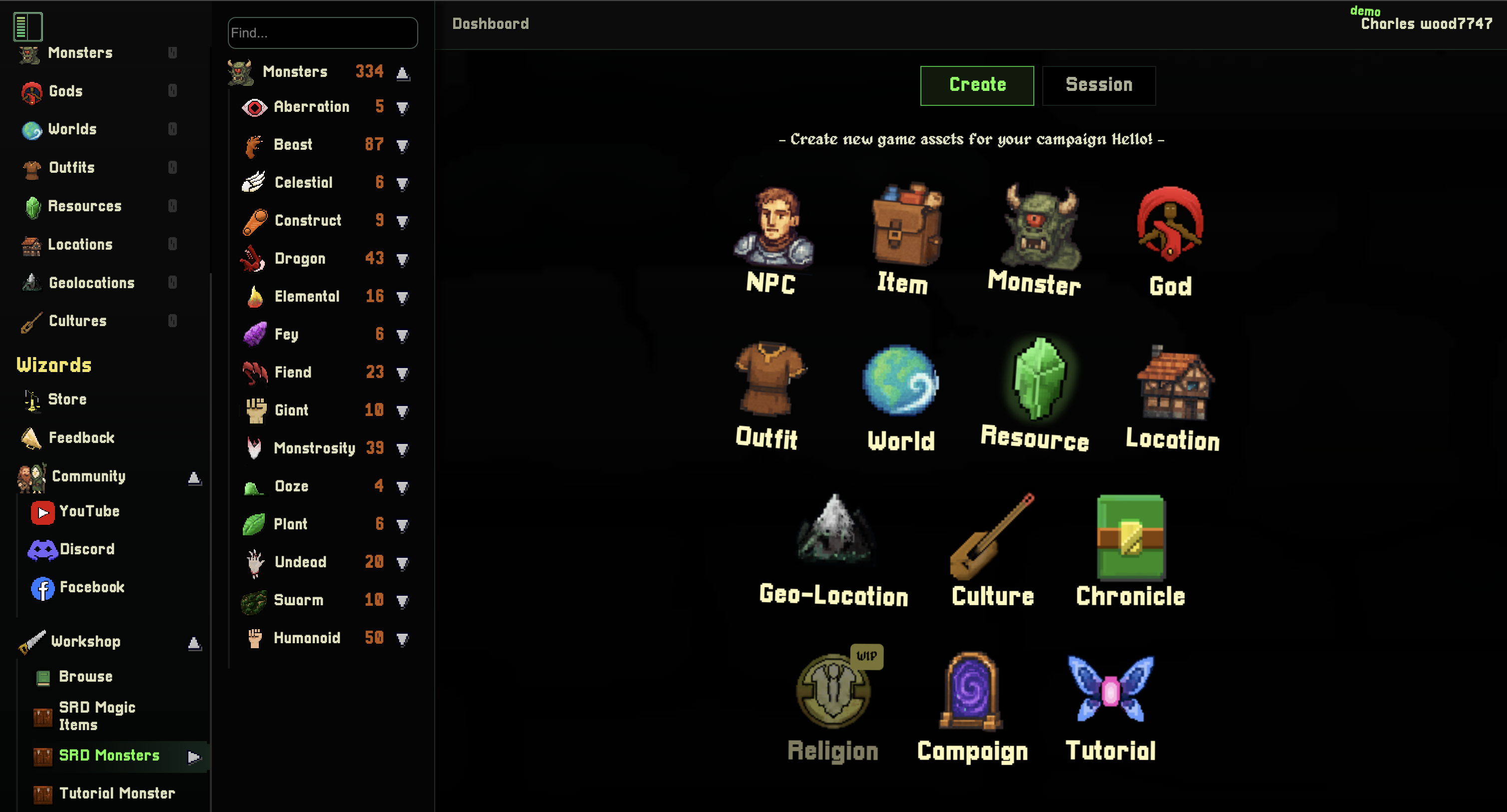The width and height of the screenshot is (1507, 812).
Task: Click the Chronicle book icon
Action: click(1129, 538)
